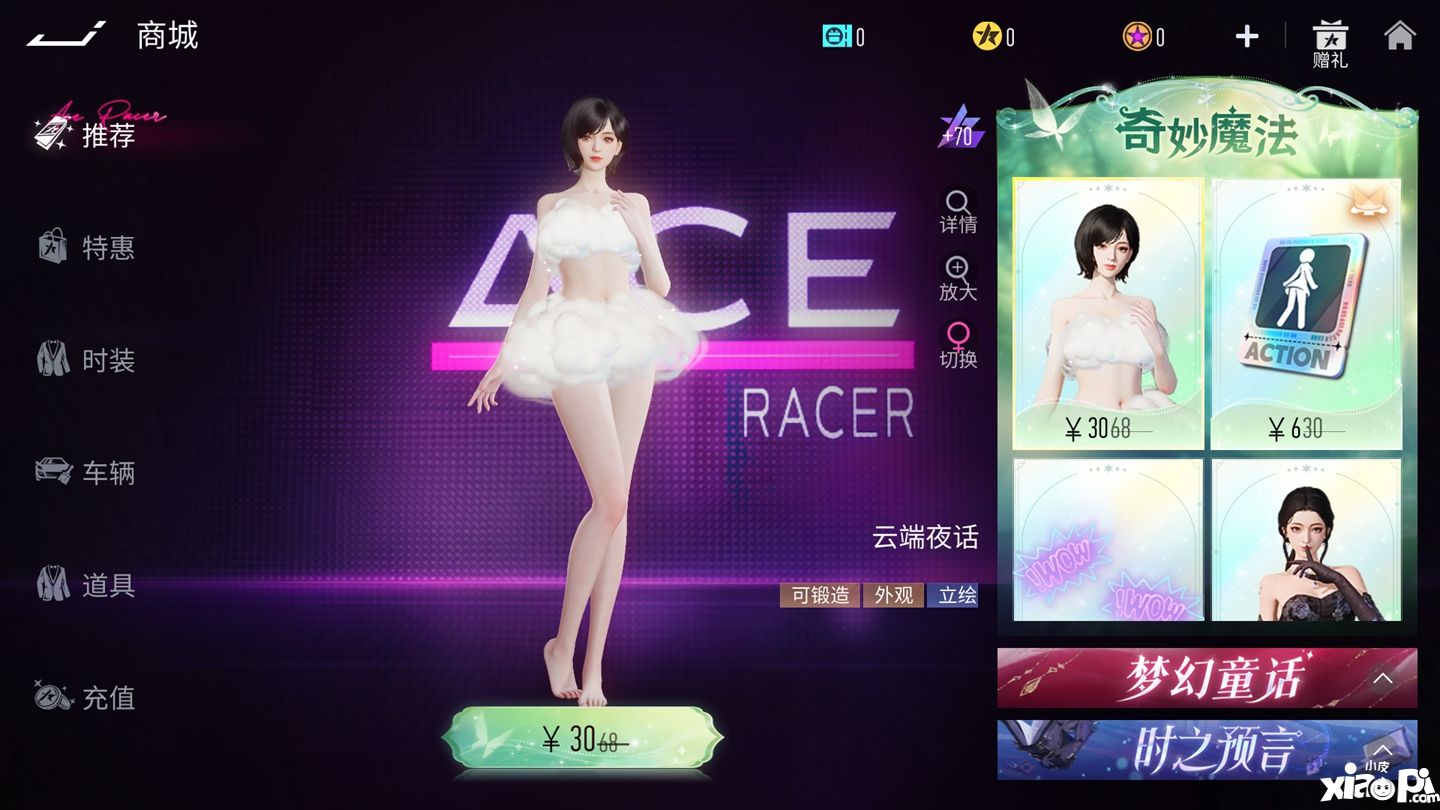Viewport: 1440px width, 810px height.
Task: Go back using the top-left arrow
Action: tap(66, 36)
